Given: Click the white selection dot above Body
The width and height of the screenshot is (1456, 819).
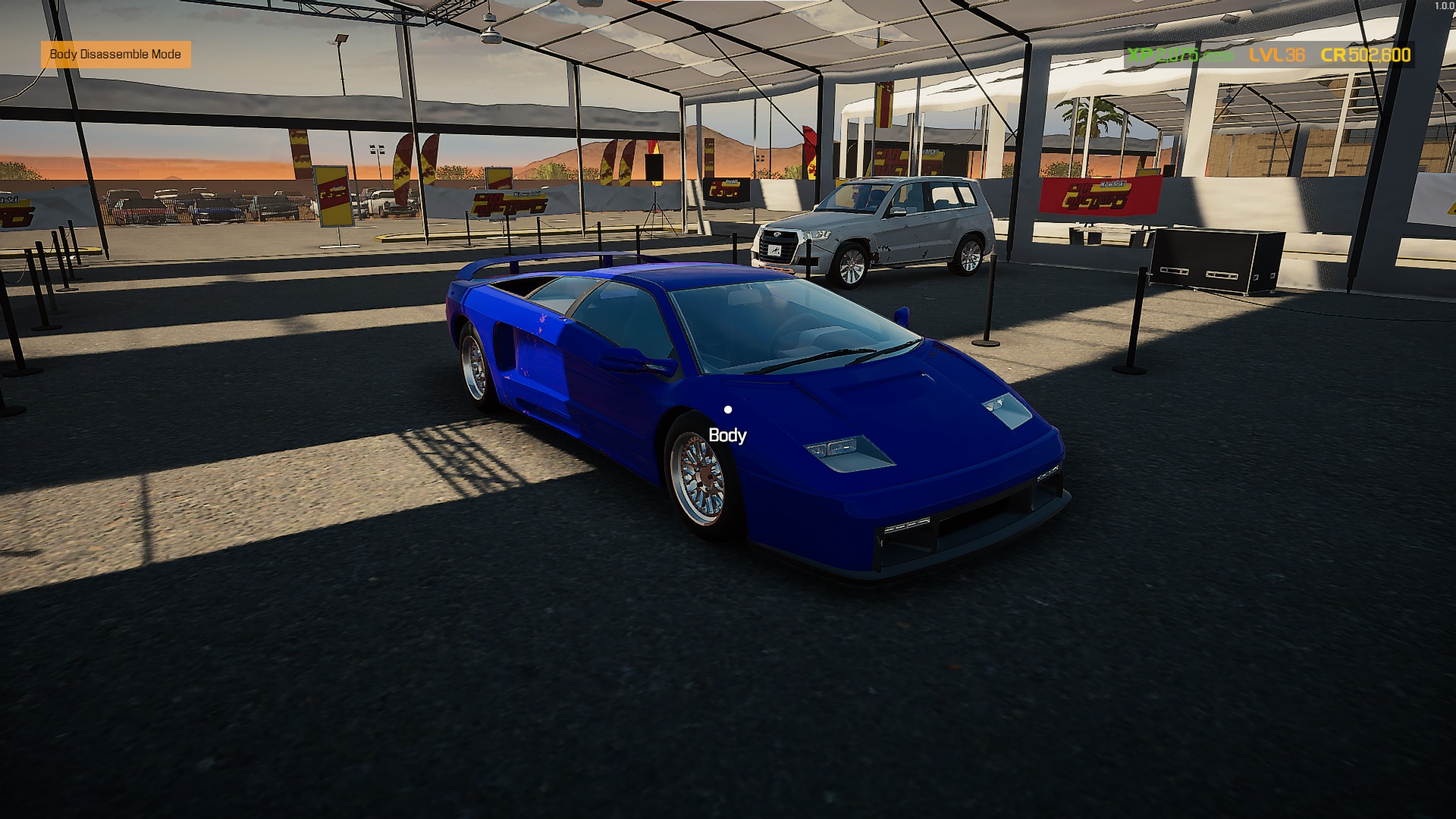Looking at the screenshot, I should (x=730, y=410).
